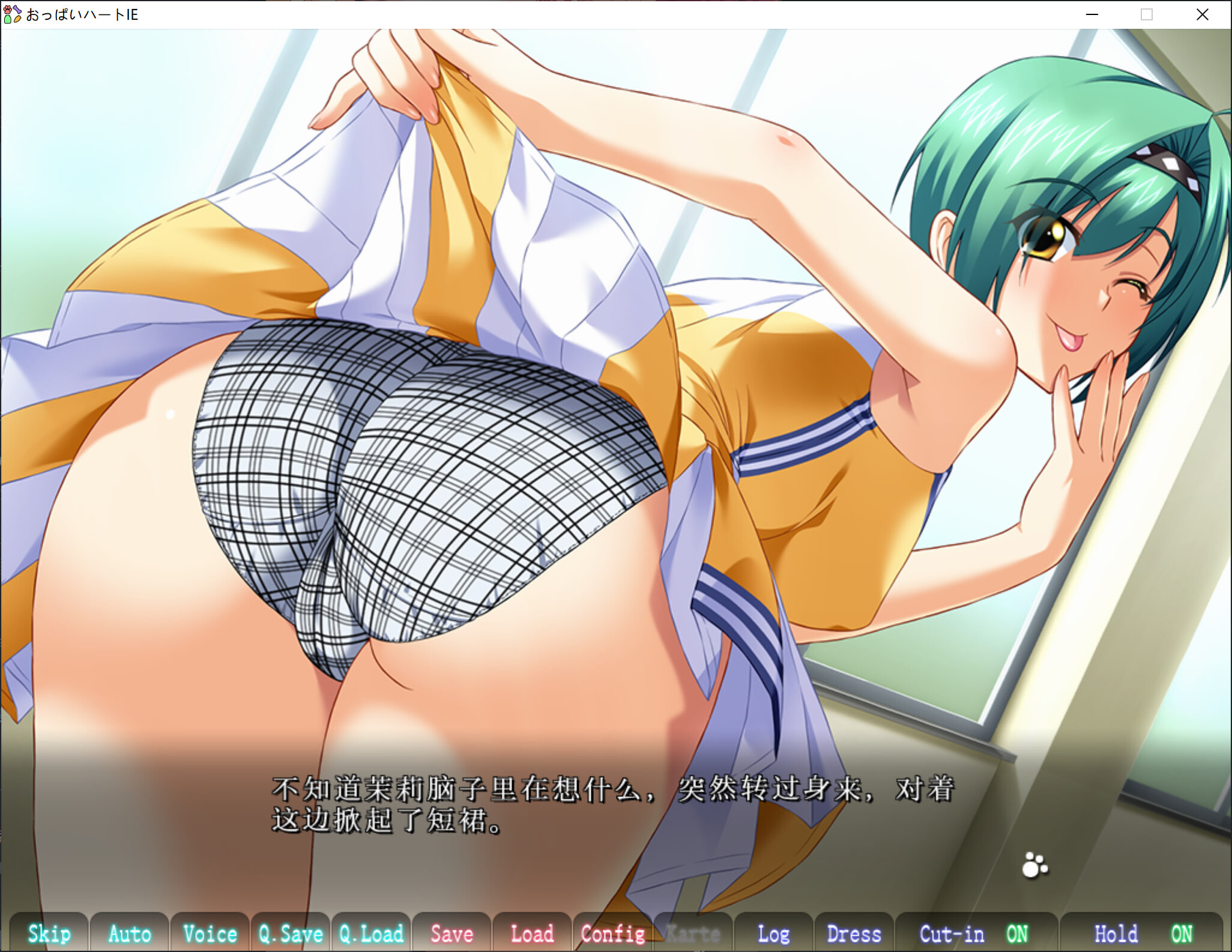Close the game window

coord(1202,14)
